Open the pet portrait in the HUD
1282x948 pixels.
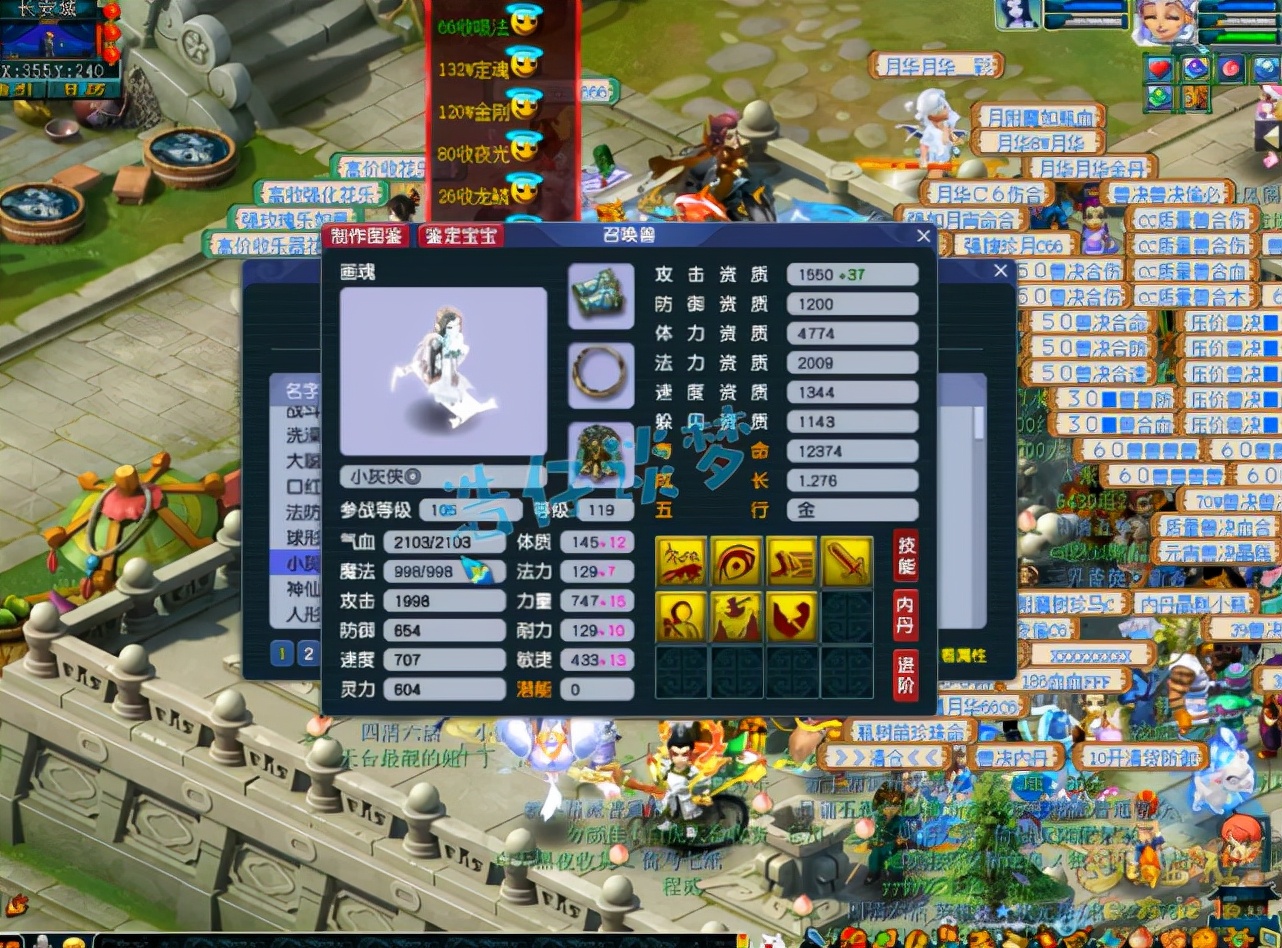(x=1017, y=14)
